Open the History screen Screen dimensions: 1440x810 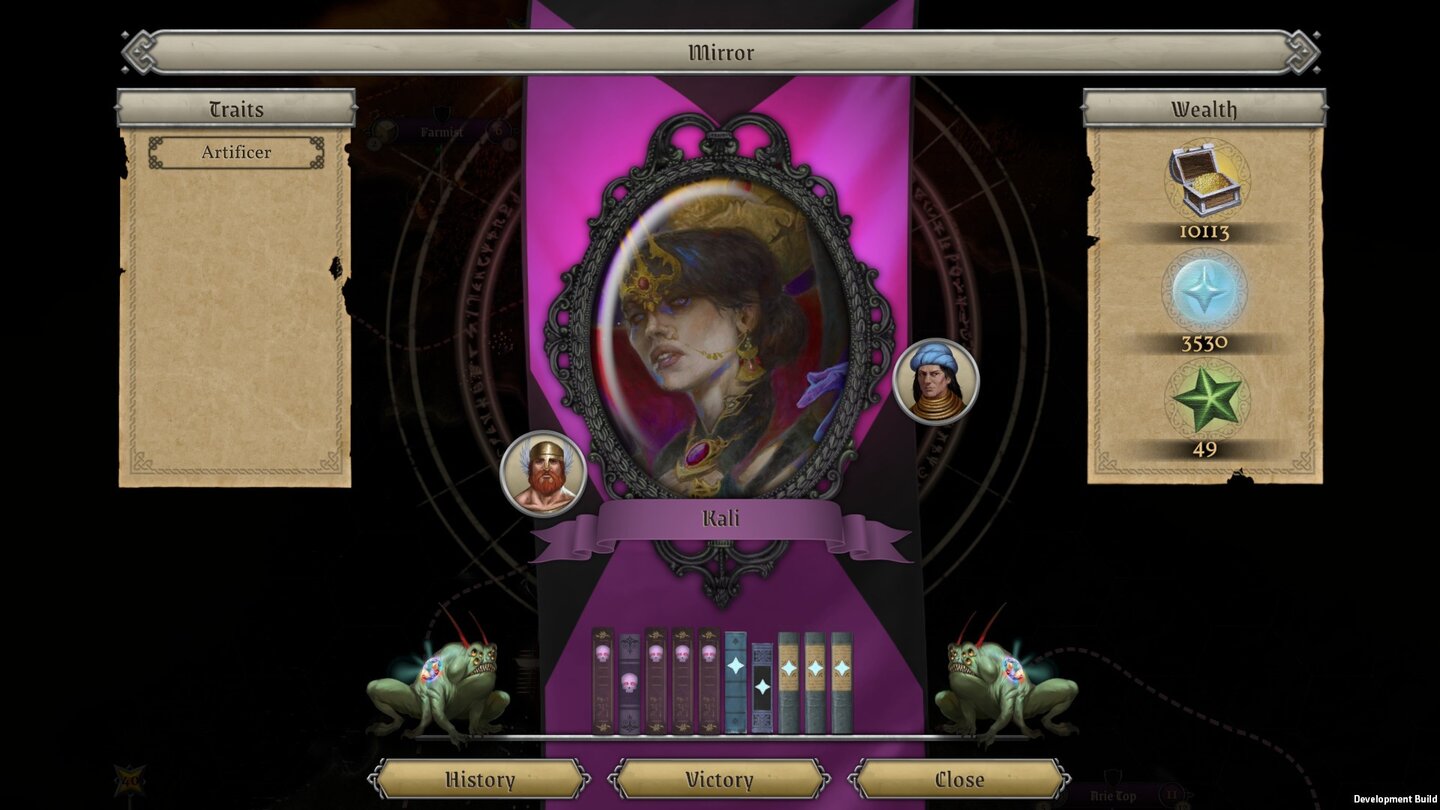coord(480,779)
